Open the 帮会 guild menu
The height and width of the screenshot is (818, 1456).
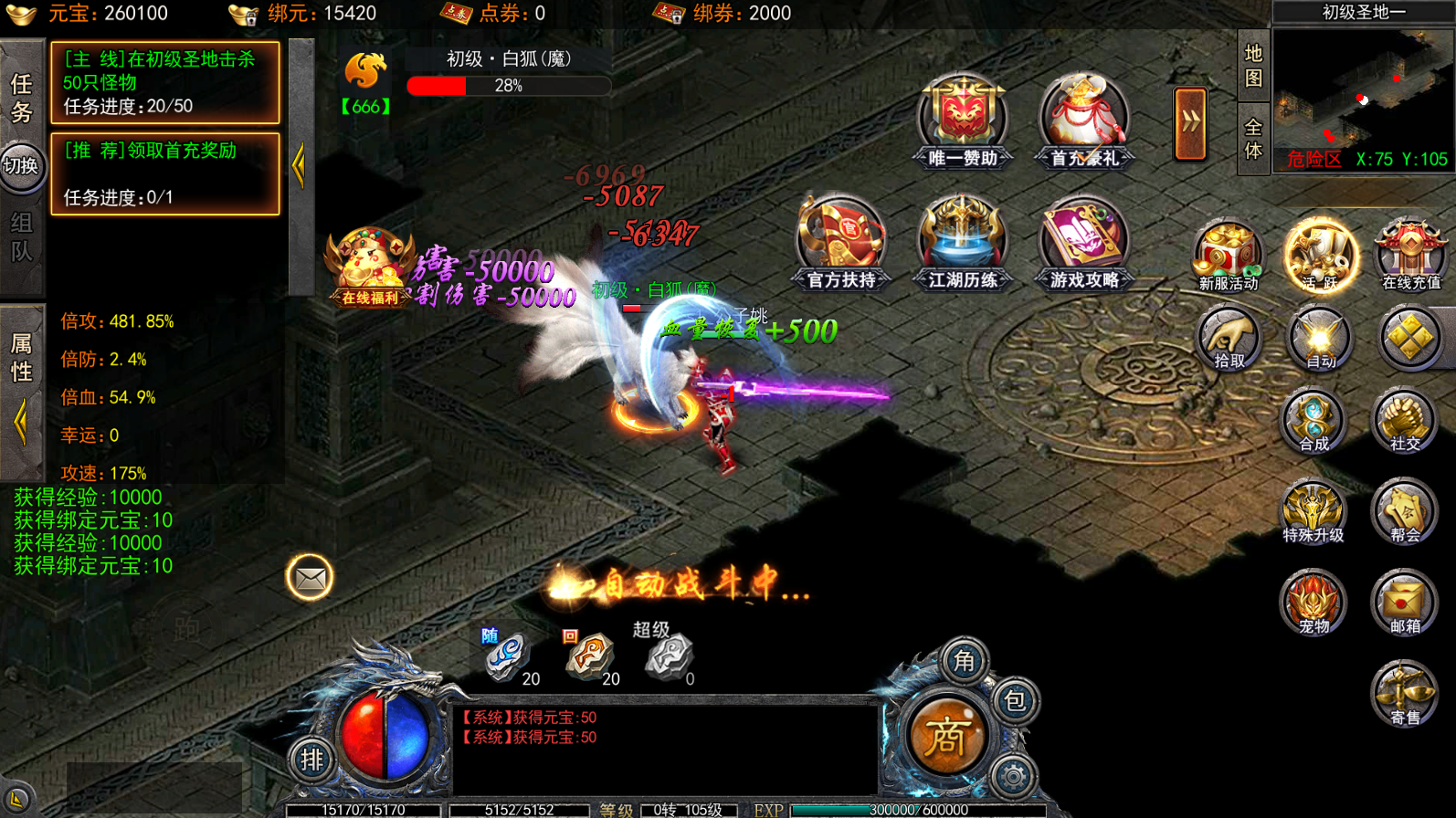click(1404, 512)
